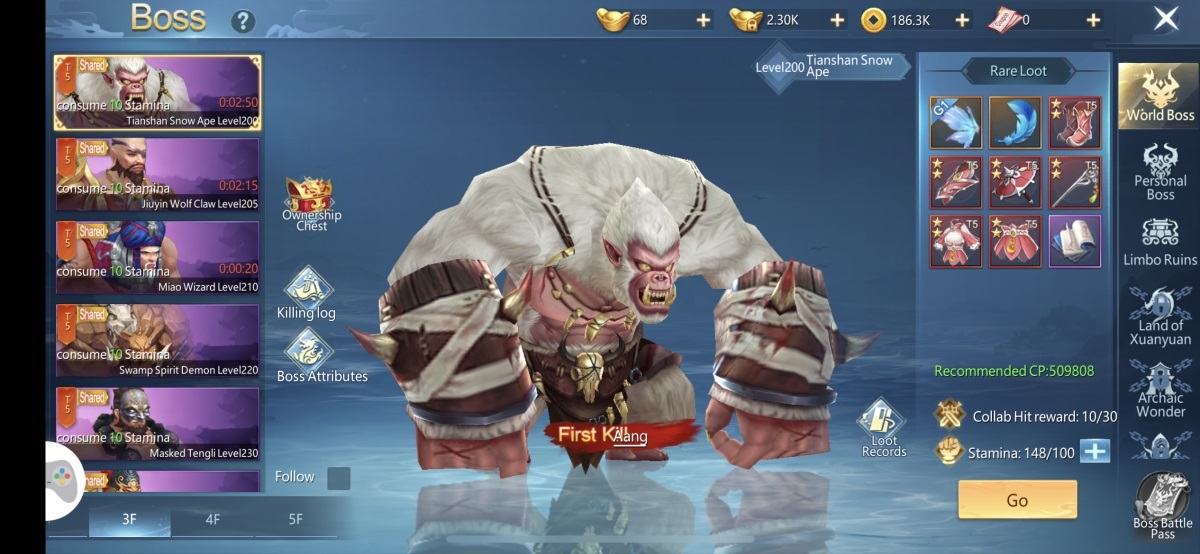
Task: Select Jiuyin Wolf Claw Level205 boss
Action: [x=157, y=175]
